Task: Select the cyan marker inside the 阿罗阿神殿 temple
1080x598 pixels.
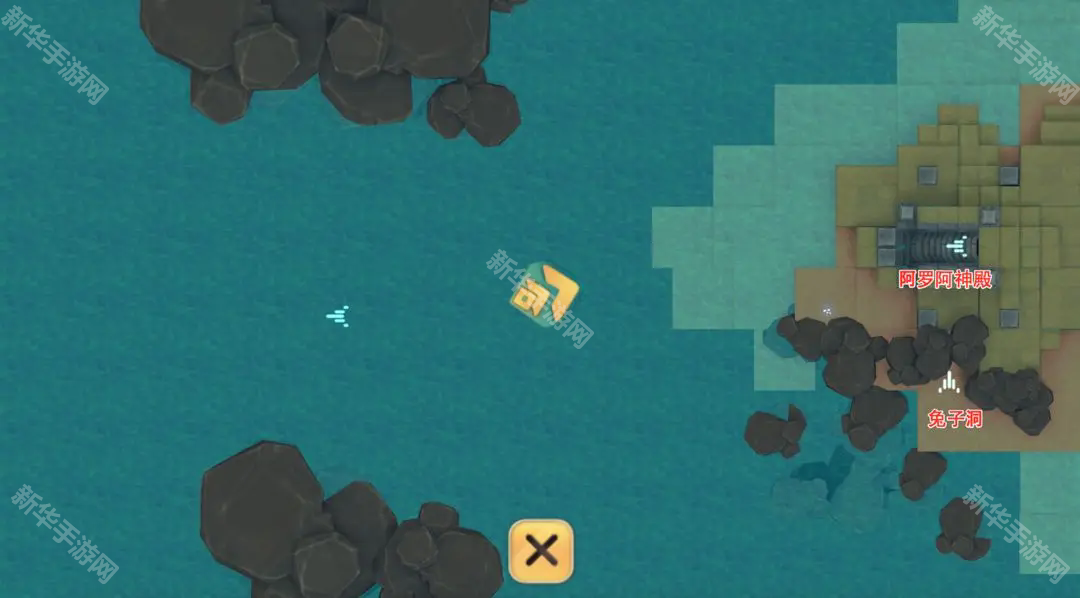Action: (x=958, y=244)
